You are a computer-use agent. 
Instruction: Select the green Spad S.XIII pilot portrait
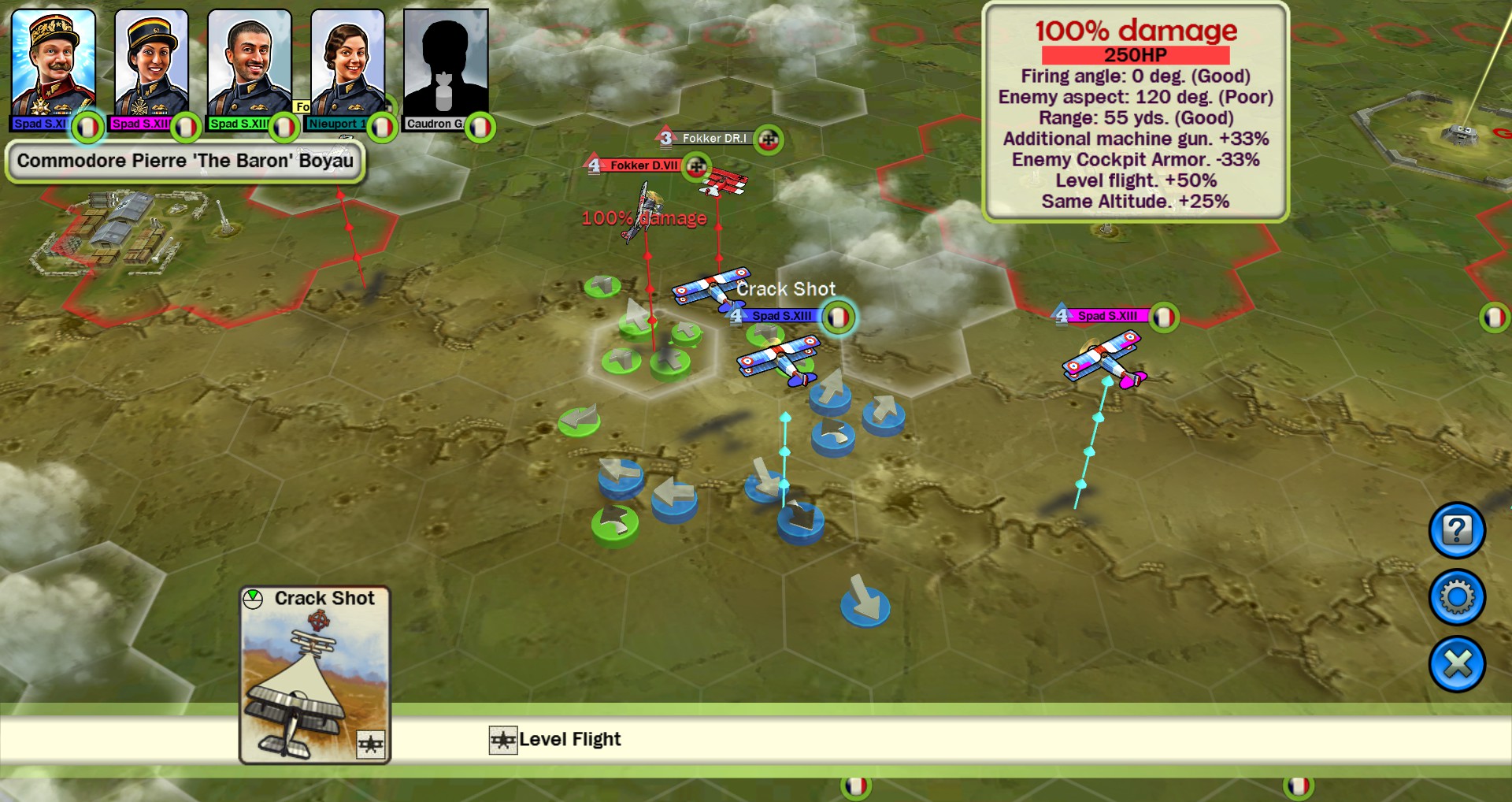(249, 65)
